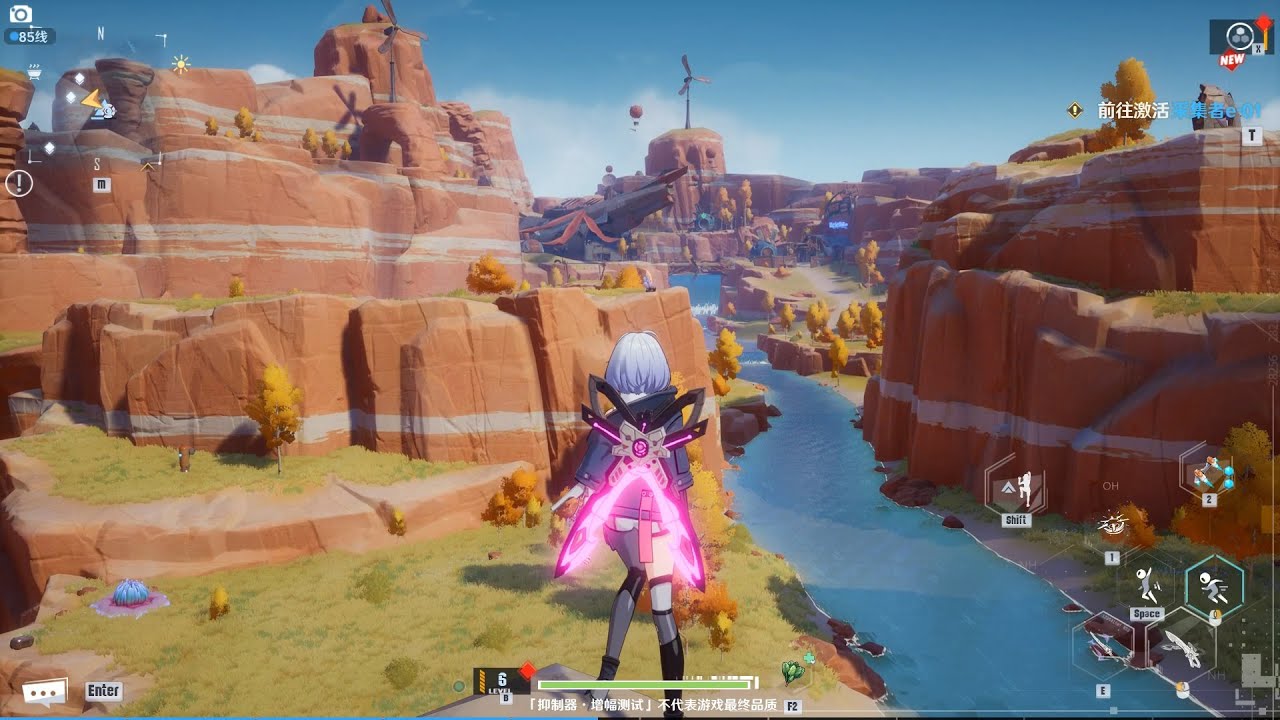
Task: Click the exclamation alert circle below the minimap
Action: pos(18,182)
